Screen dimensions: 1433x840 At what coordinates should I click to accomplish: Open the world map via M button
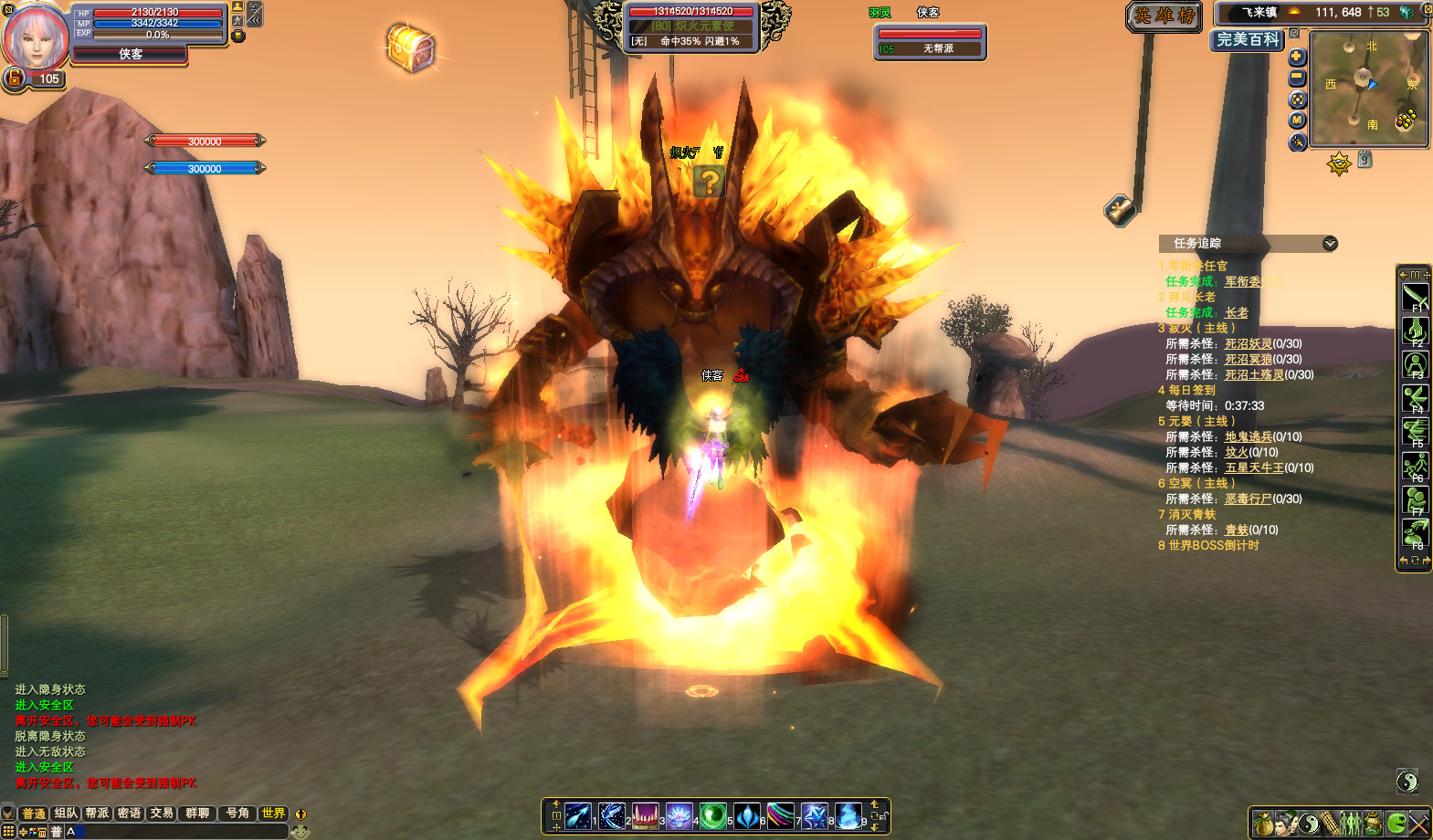pyautogui.click(x=1297, y=121)
